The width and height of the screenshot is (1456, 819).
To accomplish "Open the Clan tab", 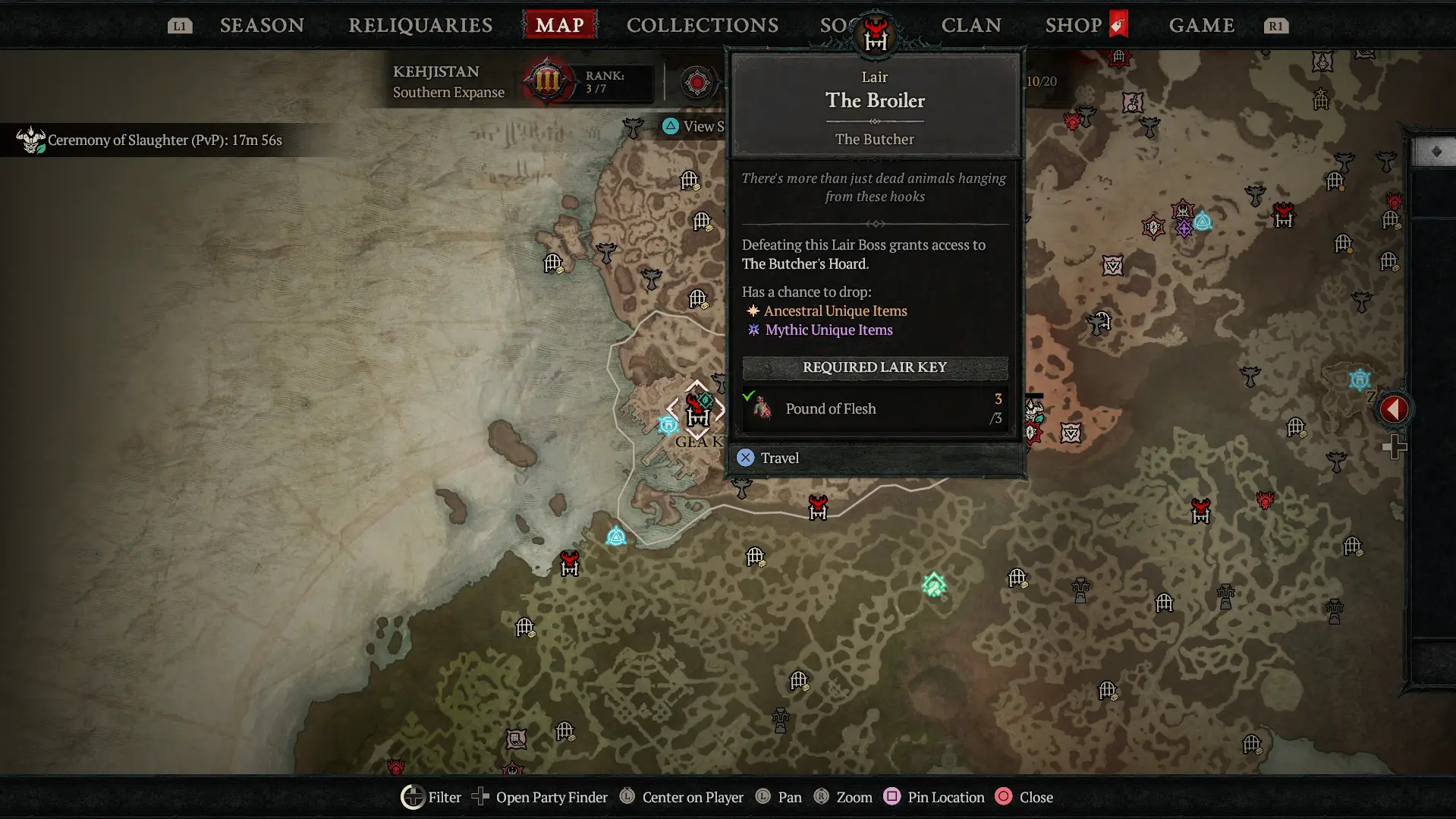I will [971, 25].
